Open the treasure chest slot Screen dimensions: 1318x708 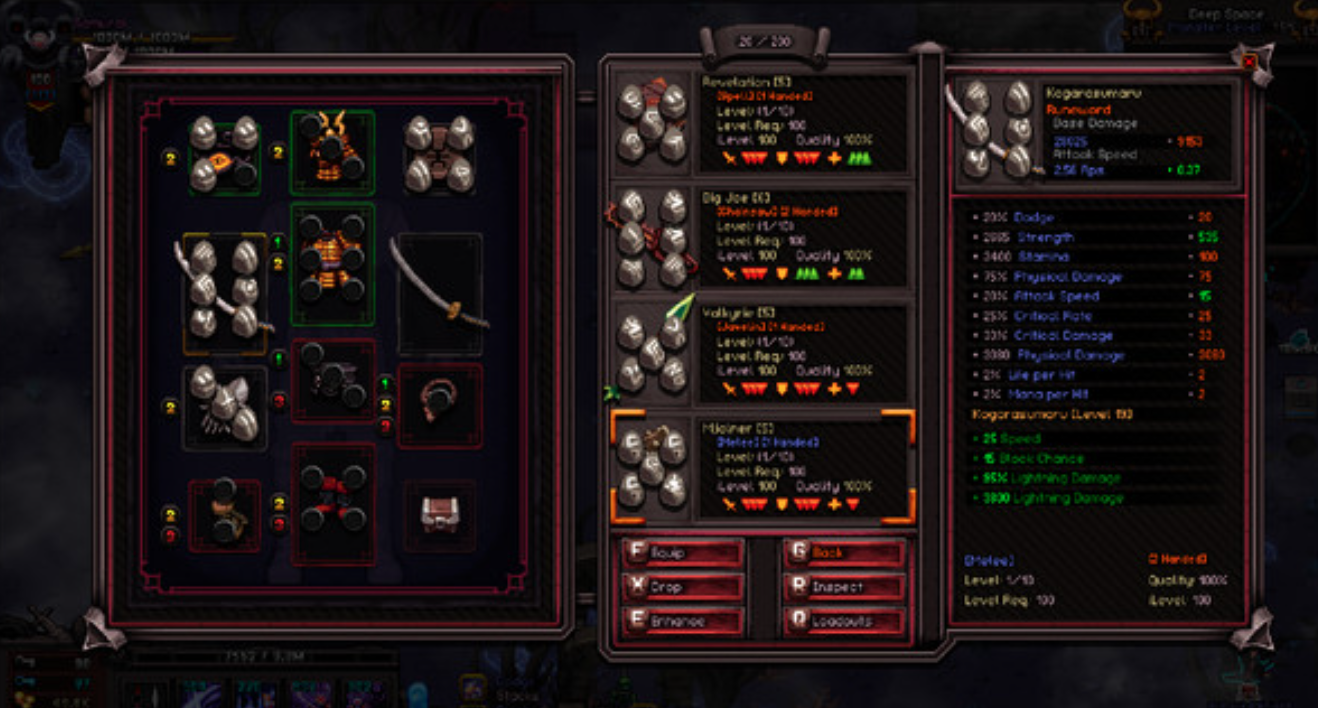coord(440,514)
